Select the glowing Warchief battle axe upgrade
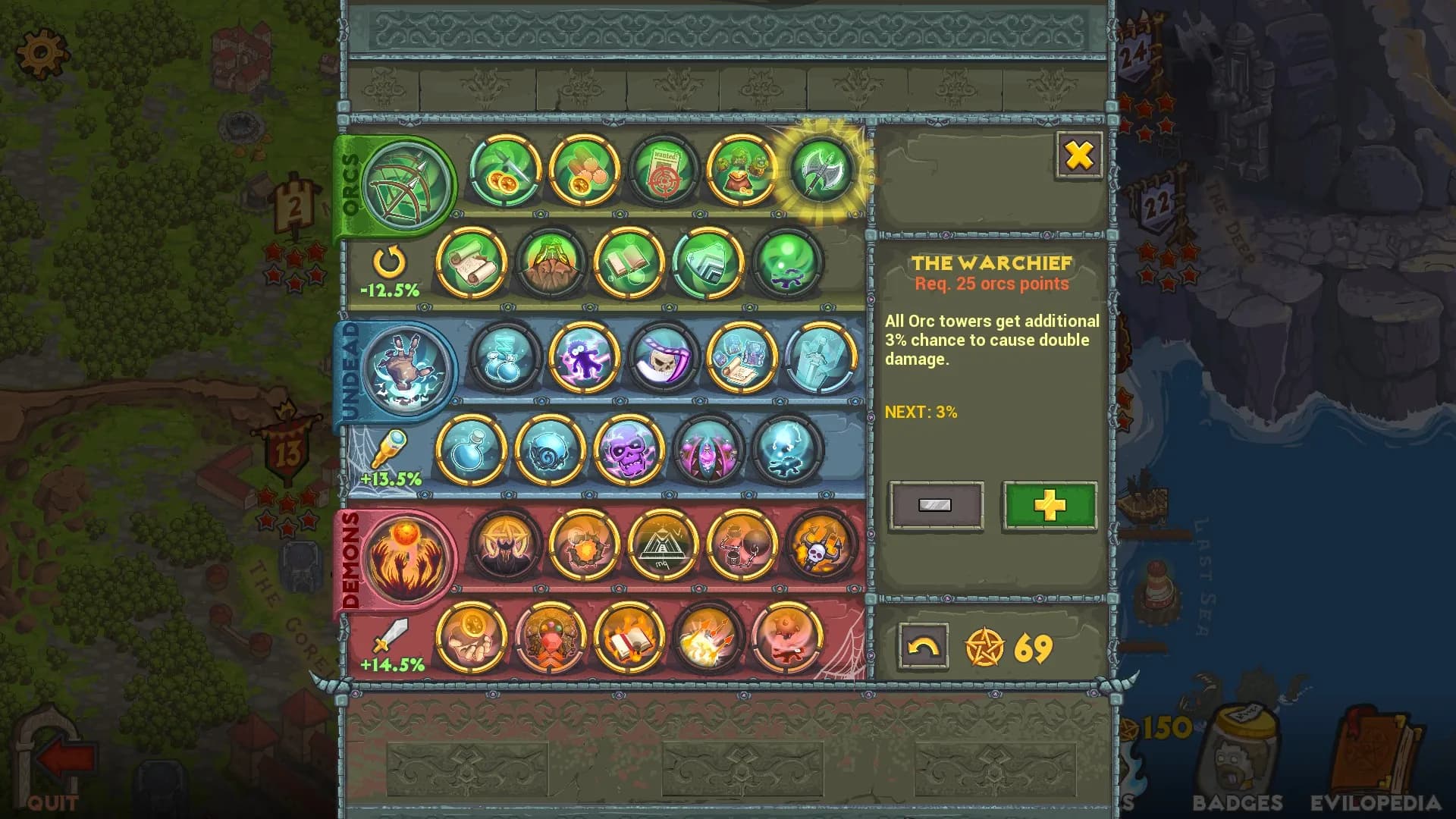The image size is (1456, 819). pyautogui.click(x=821, y=170)
